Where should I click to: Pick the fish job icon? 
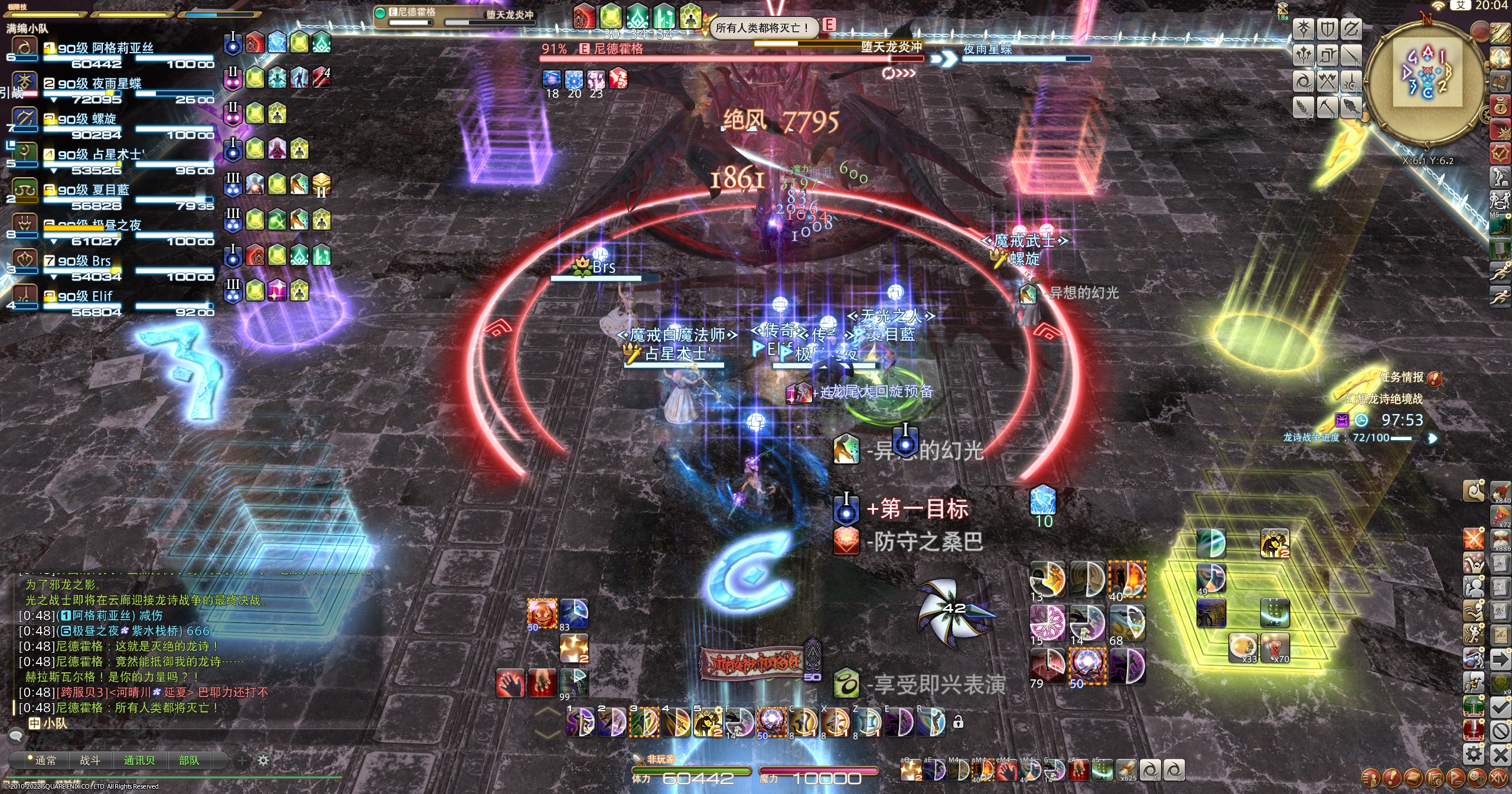click(x=1350, y=108)
